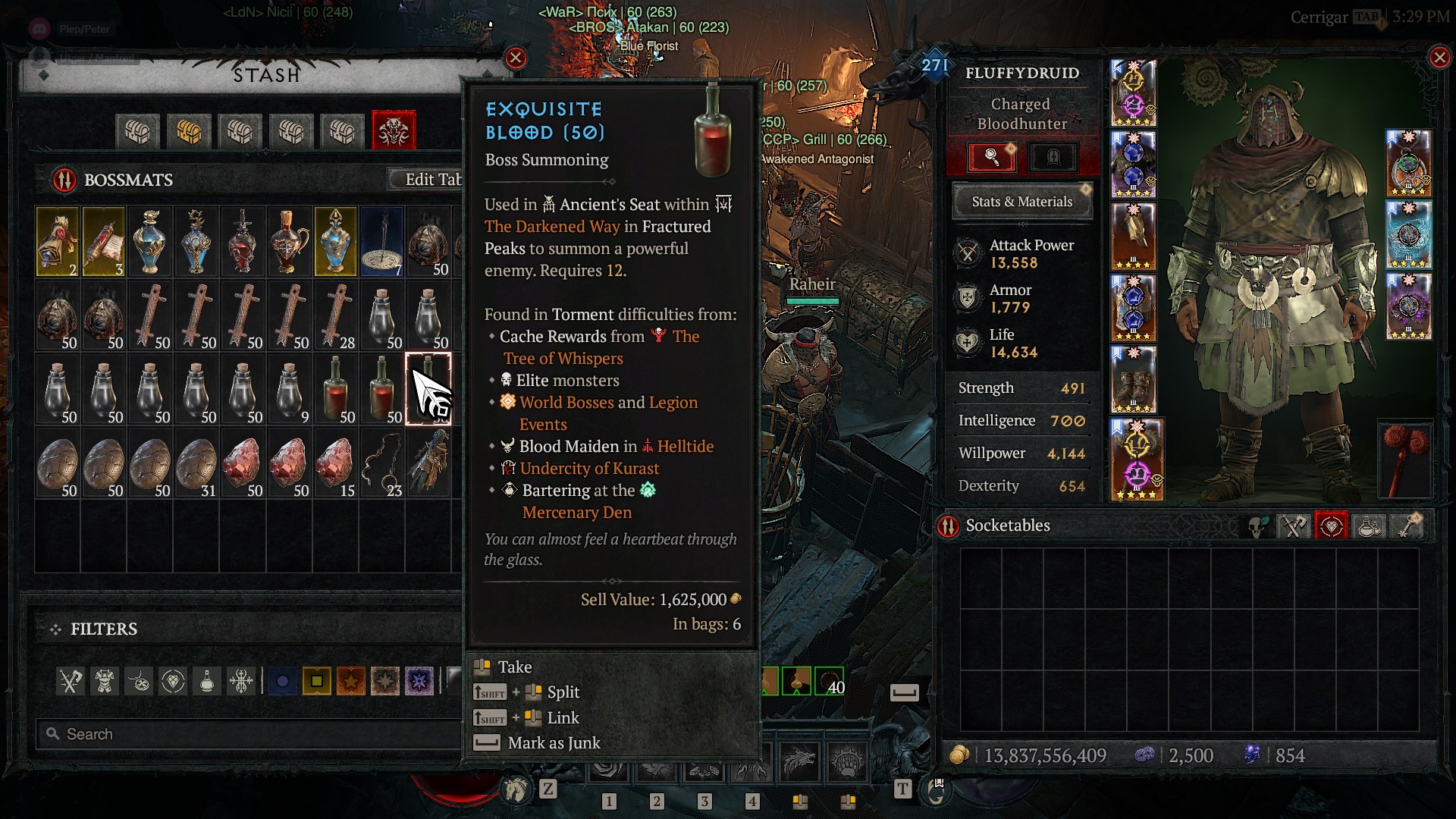
Task: Select the red Bossmats stash tab
Action: coord(394,131)
